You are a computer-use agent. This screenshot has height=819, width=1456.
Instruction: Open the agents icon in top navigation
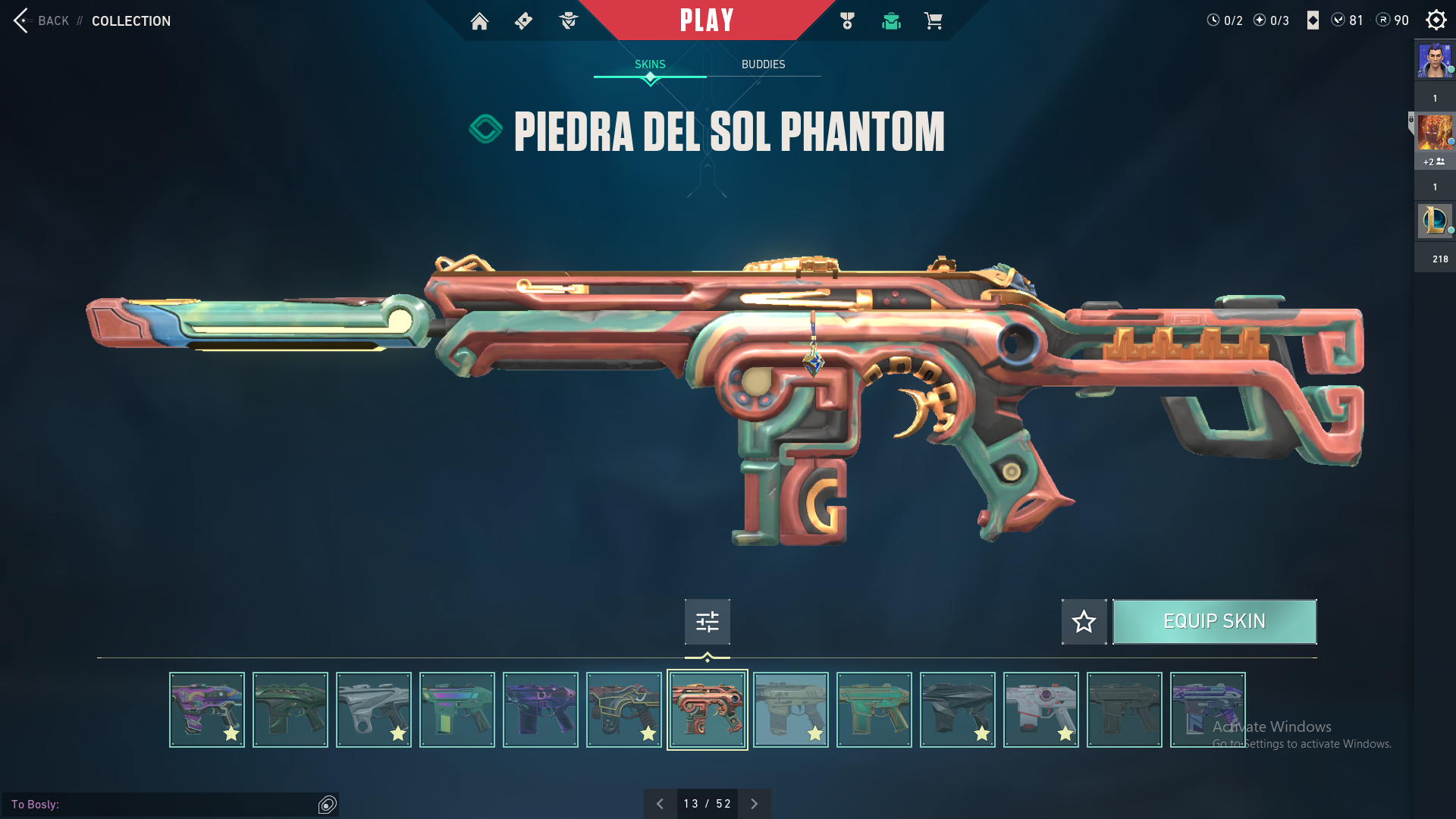(568, 21)
